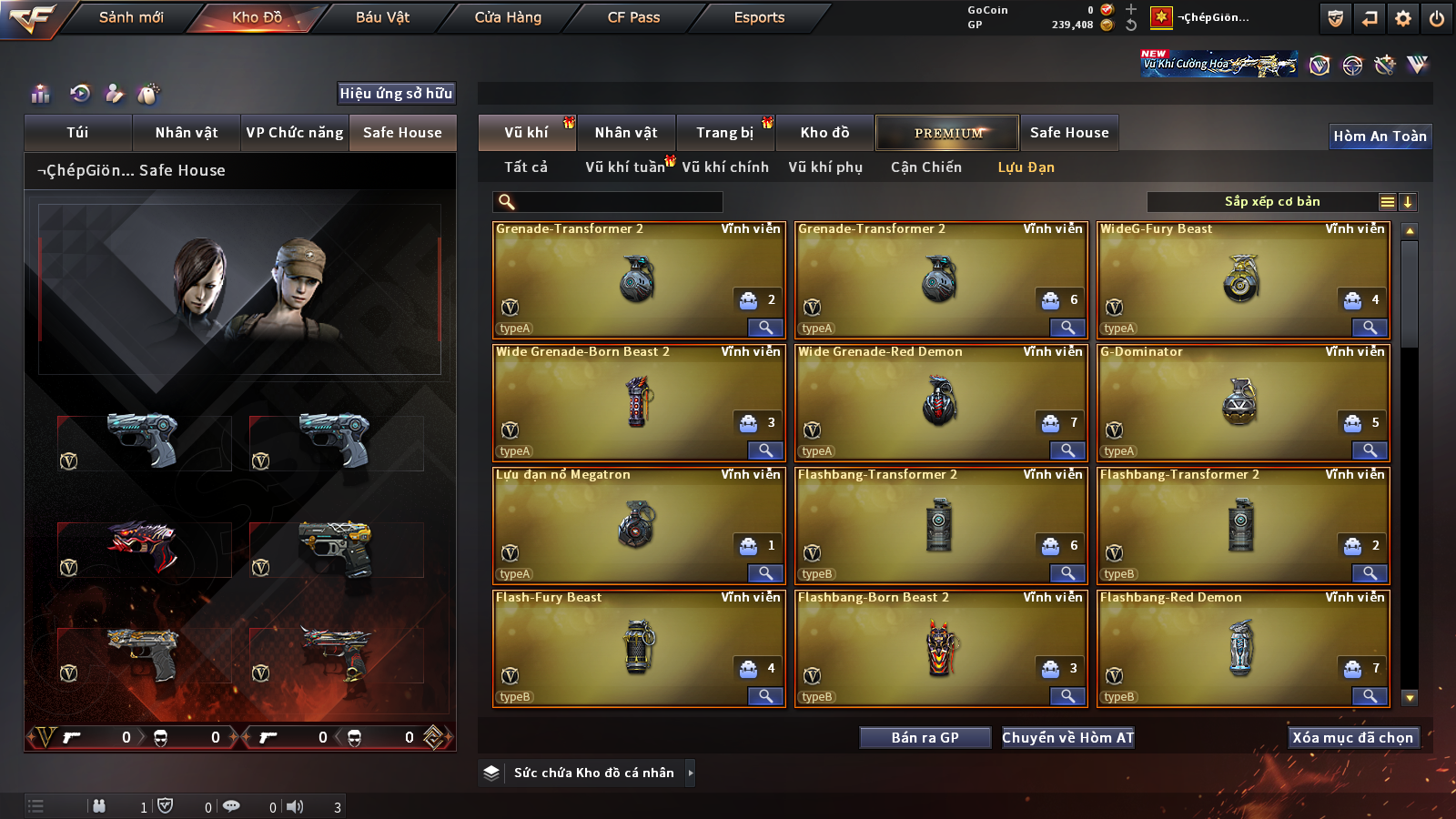This screenshot has height=819, width=1456.
Task: Open the gear settings icon
Action: click(1403, 18)
